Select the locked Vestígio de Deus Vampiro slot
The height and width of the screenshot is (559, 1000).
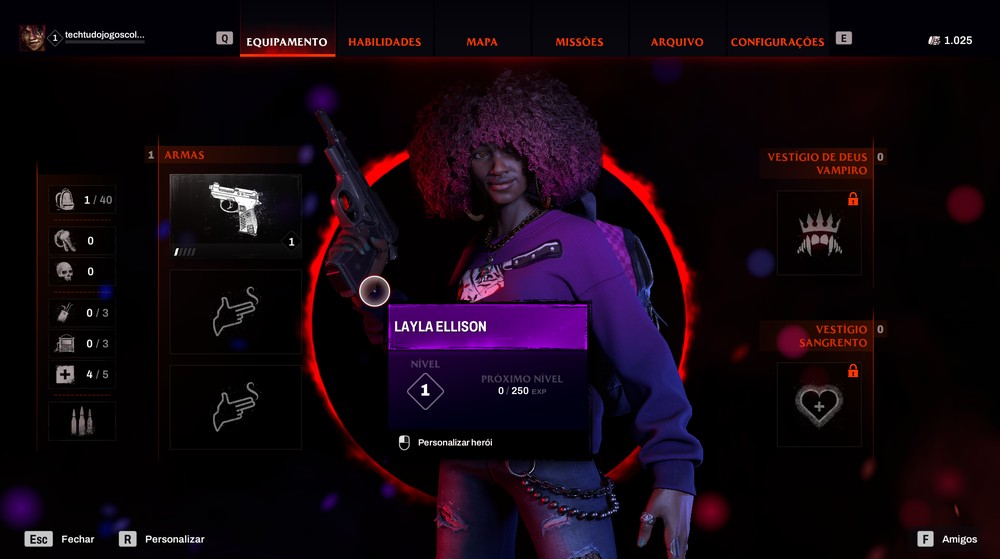pyautogui.click(x=819, y=233)
